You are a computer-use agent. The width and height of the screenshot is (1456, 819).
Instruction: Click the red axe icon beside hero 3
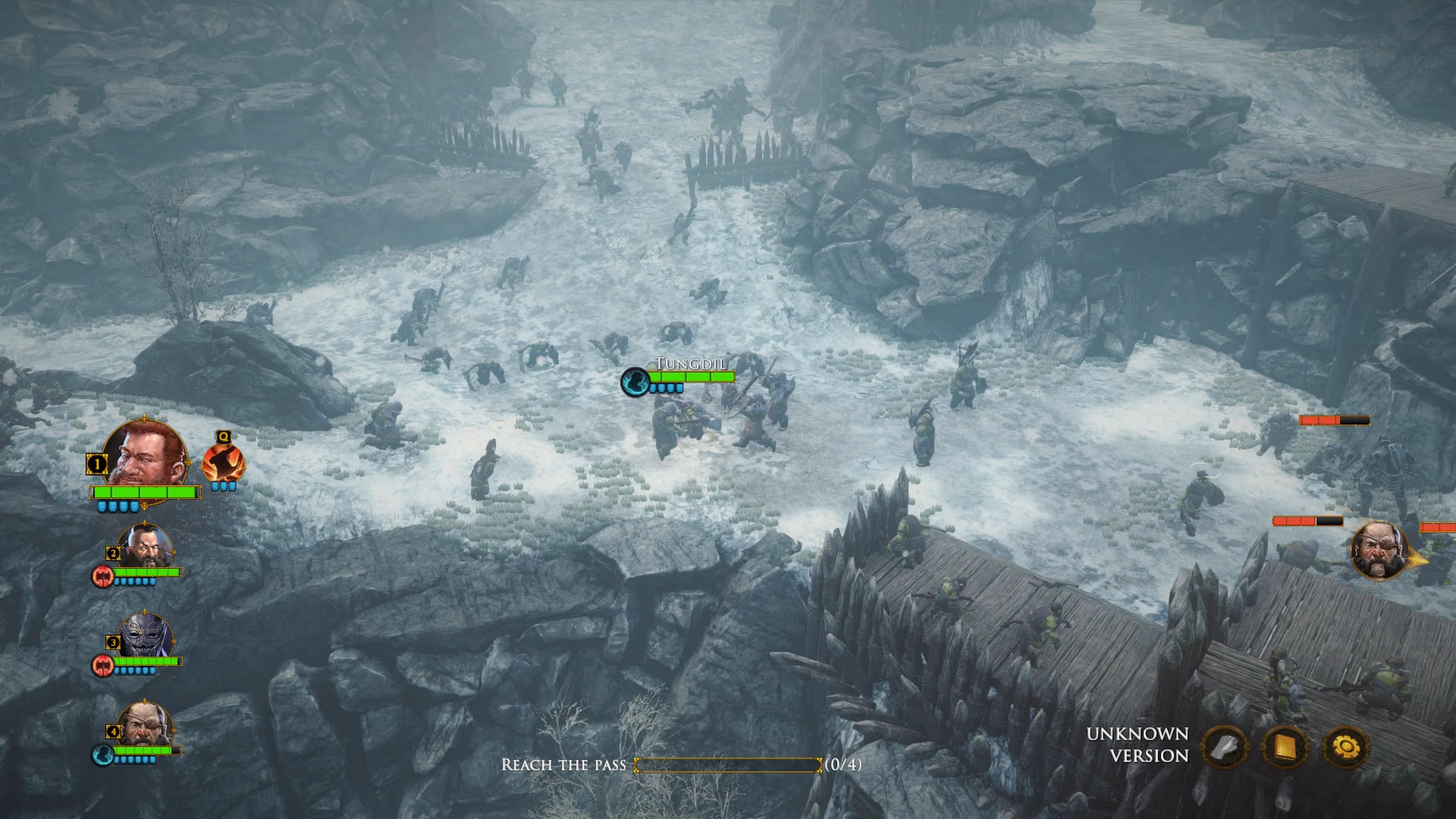coord(102,666)
